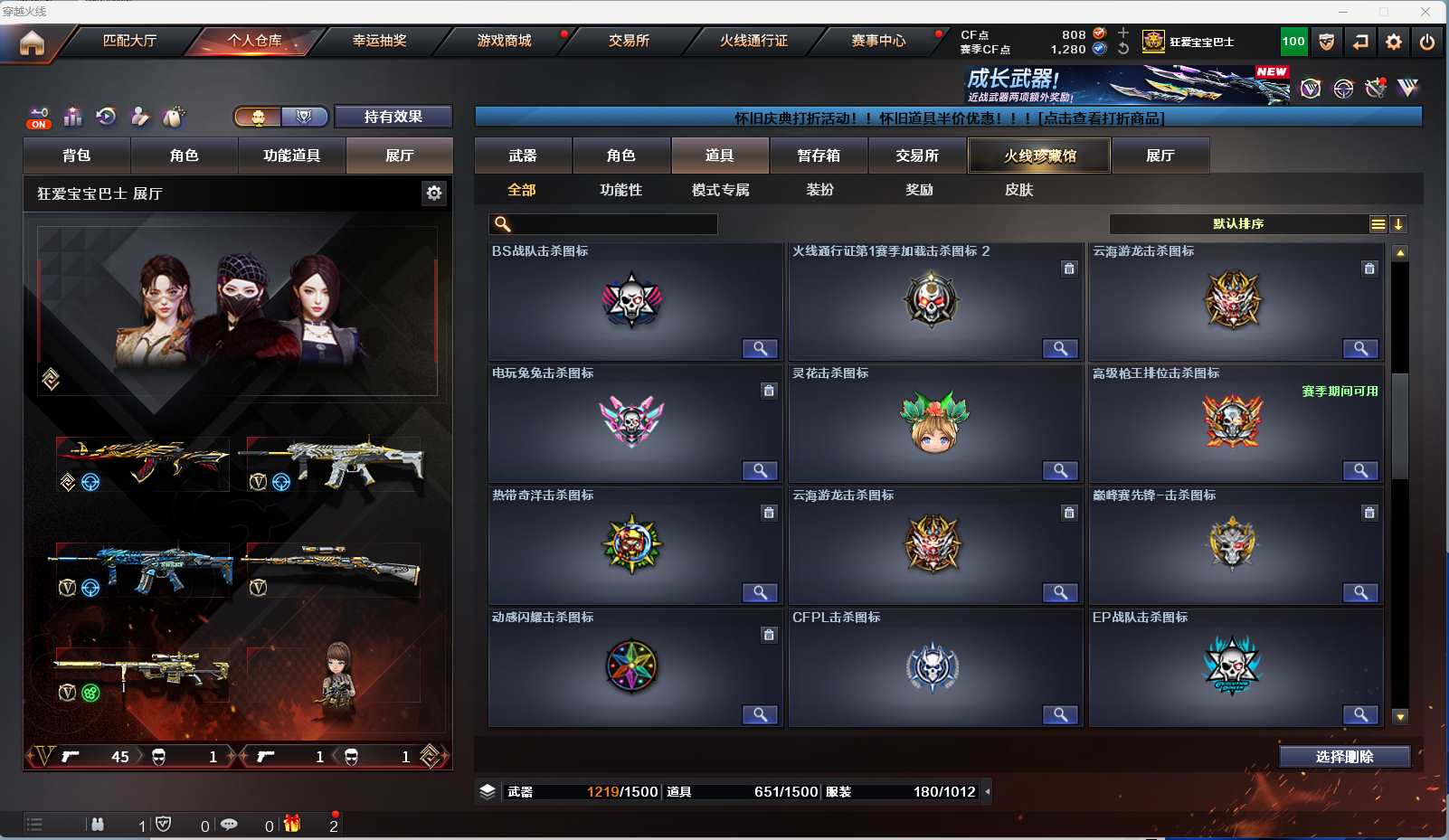Select the 武器 warehouse tab
This screenshot has height=840, width=1449.
coord(523,156)
